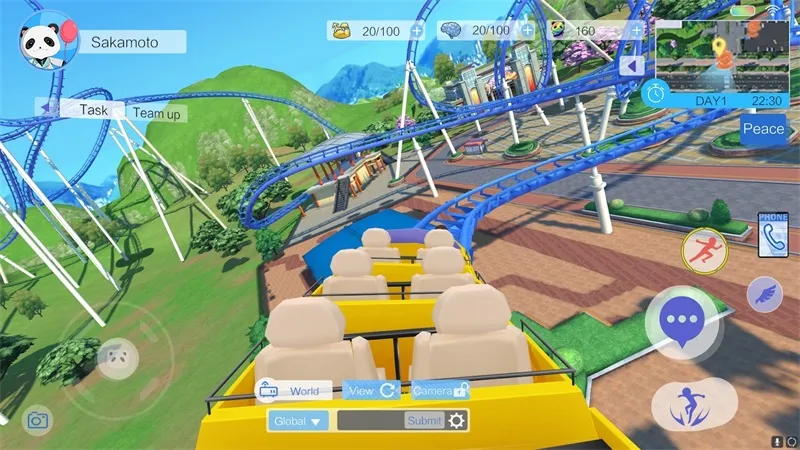Activate the red sprint running icon
The width and height of the screenshot is (800, 450).
point(704,251)
